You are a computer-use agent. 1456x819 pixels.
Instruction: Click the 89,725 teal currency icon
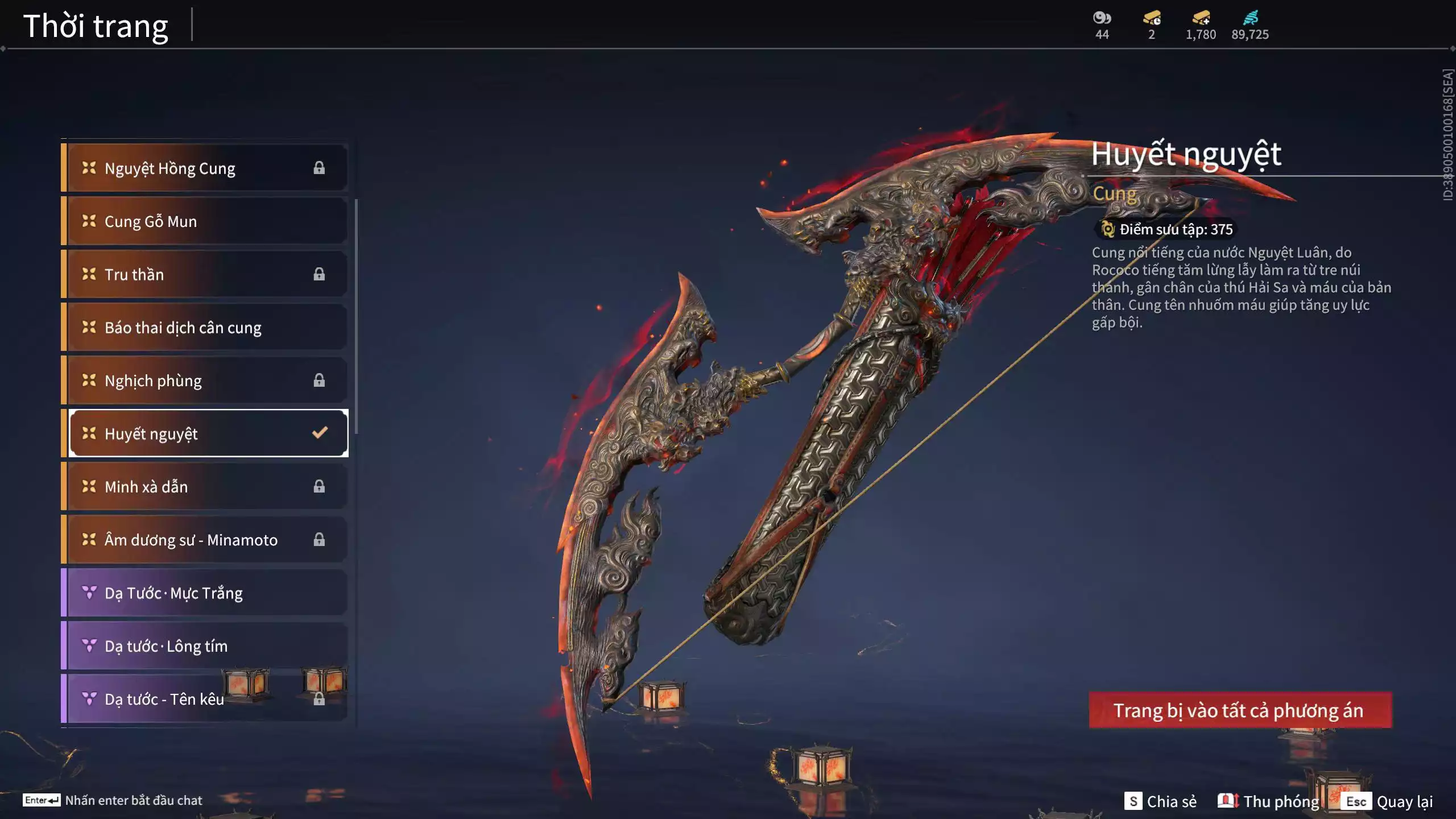click(1250, 18)
